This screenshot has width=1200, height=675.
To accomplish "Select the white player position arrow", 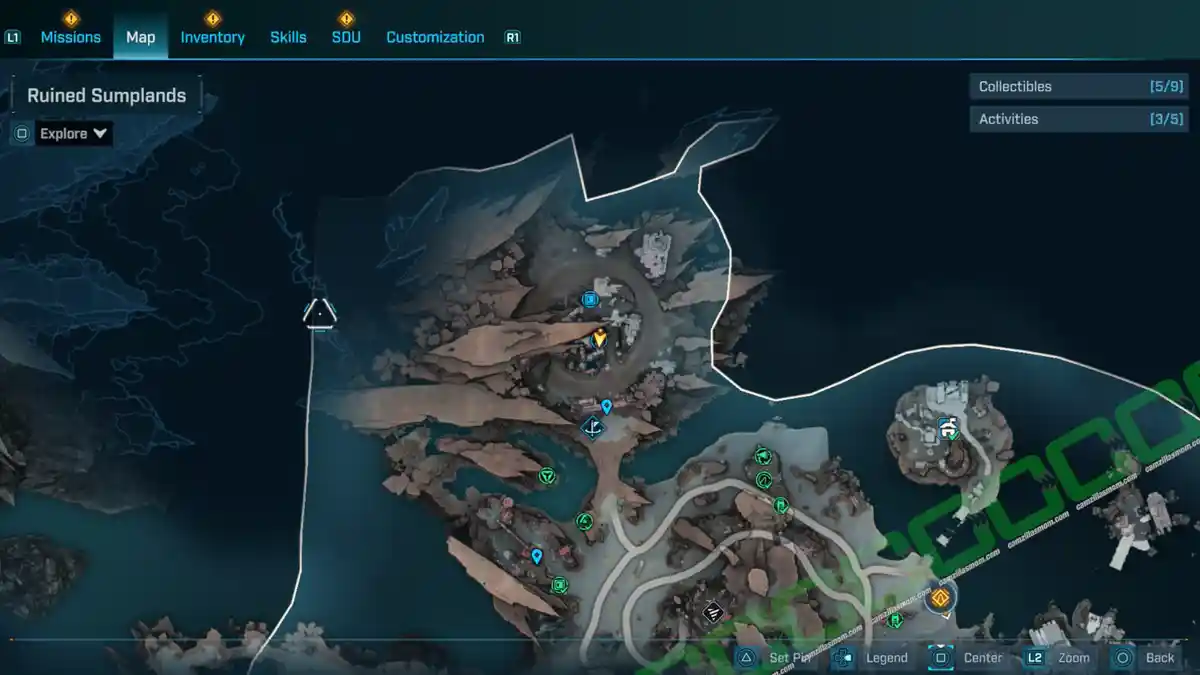I will pyautogui.click(x=319, y=313).
